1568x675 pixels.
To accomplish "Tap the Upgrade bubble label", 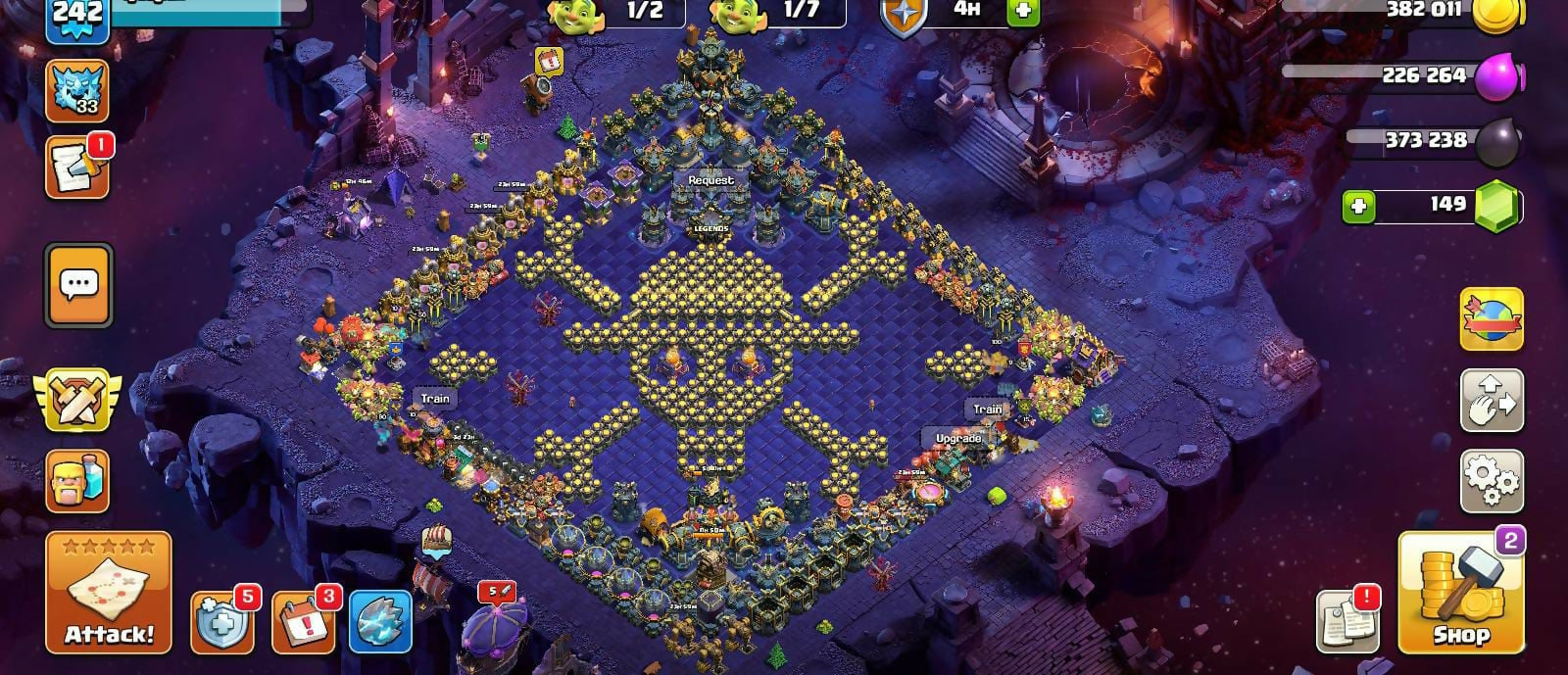I will pyautogui.click(x=958, y=438).
